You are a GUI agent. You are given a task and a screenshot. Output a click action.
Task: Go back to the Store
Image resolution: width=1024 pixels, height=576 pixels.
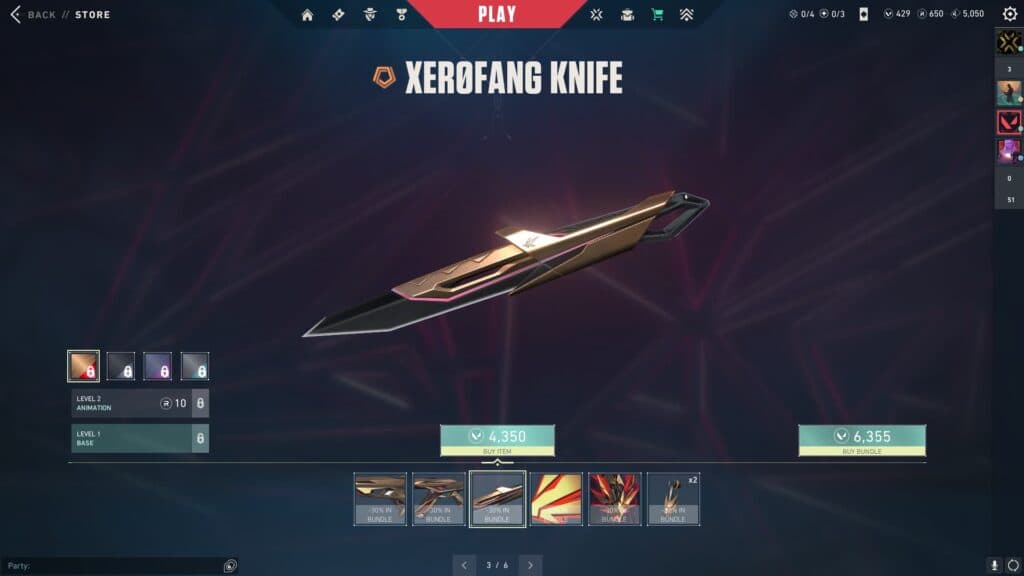[x=42, y=15]
